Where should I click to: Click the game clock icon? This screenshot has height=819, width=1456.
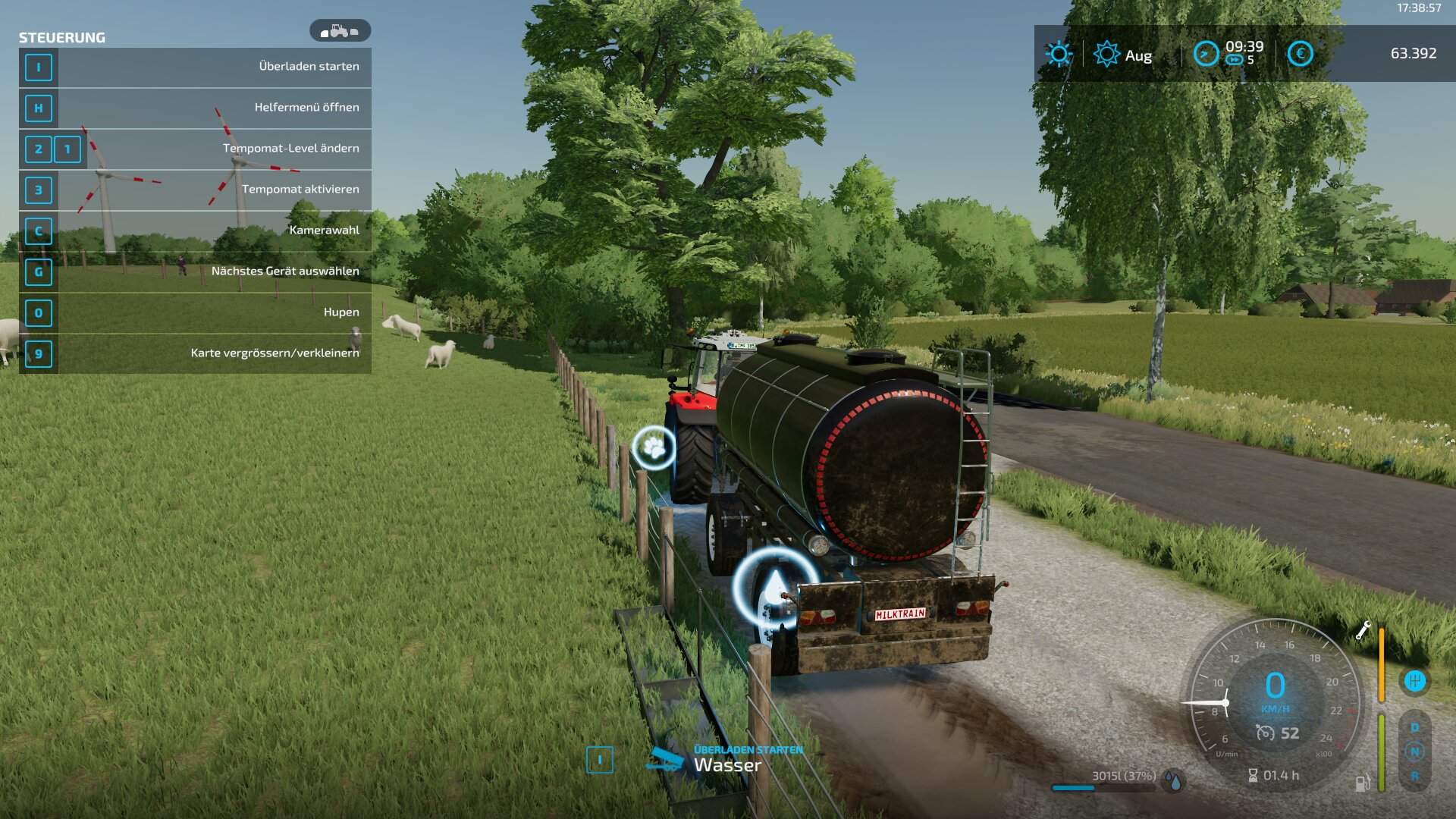click(x=1206, y=54)
